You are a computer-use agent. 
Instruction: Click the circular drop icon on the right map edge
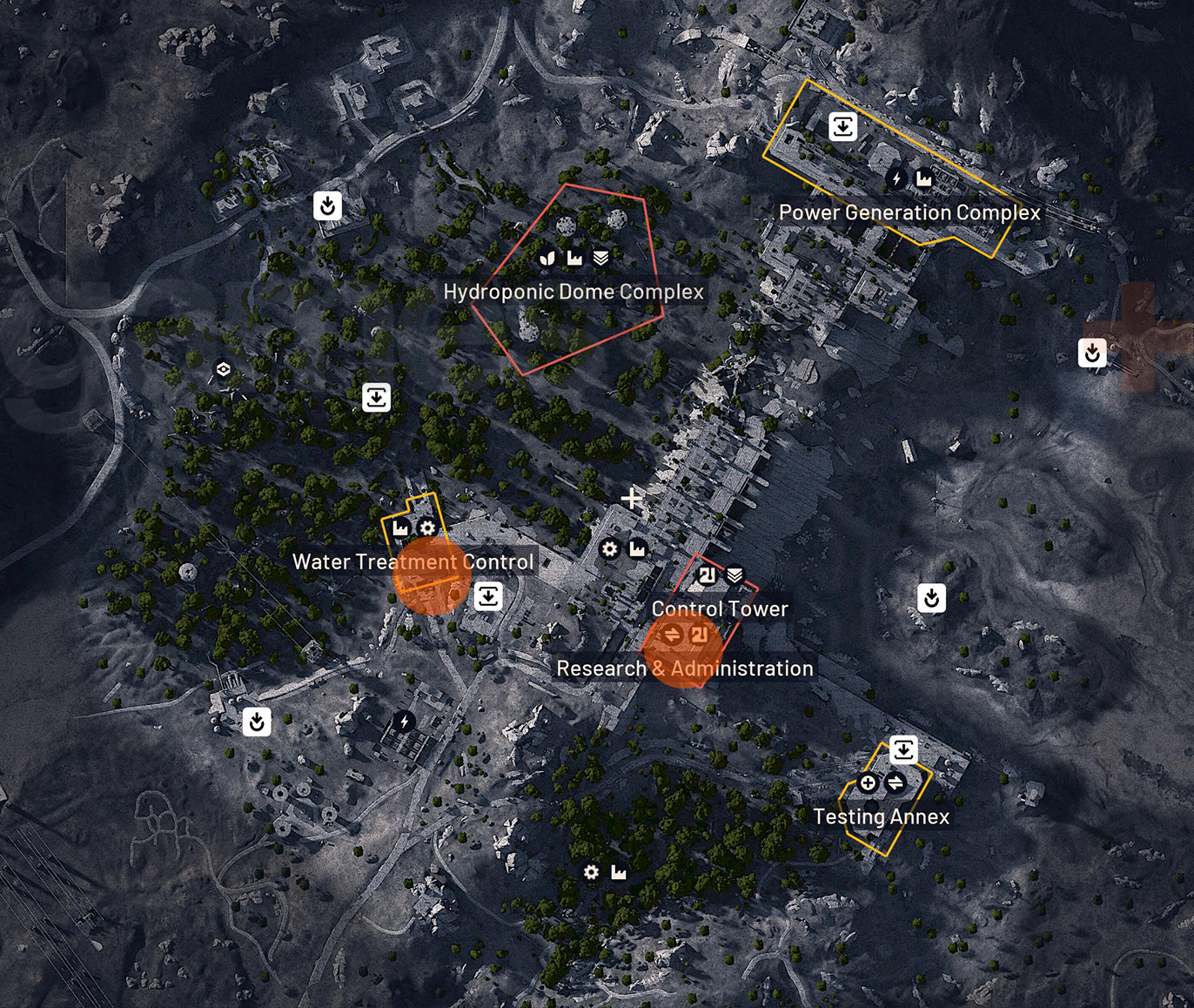pos(1091,353)
